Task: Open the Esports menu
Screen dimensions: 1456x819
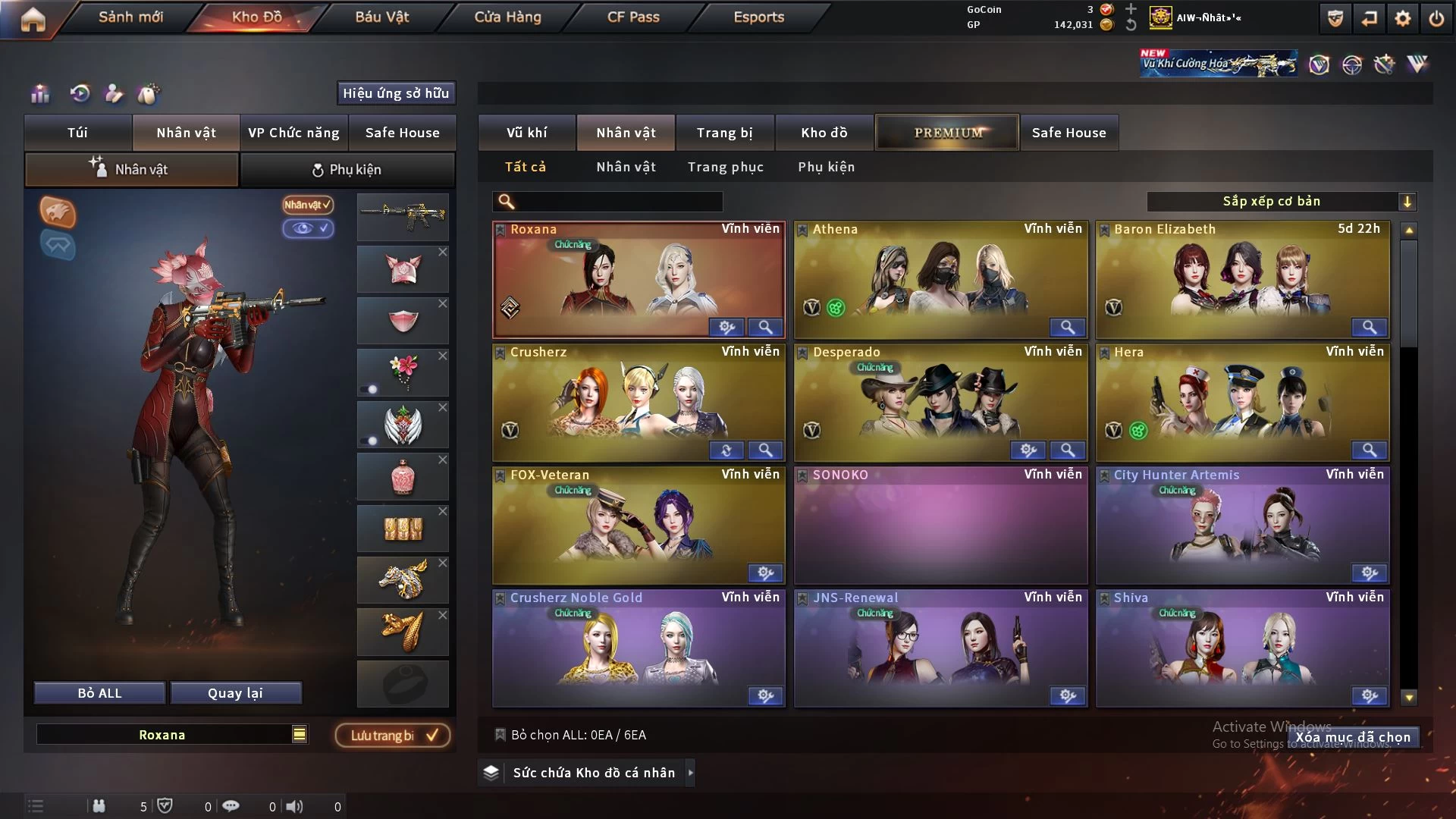Action: click(758, 17)
